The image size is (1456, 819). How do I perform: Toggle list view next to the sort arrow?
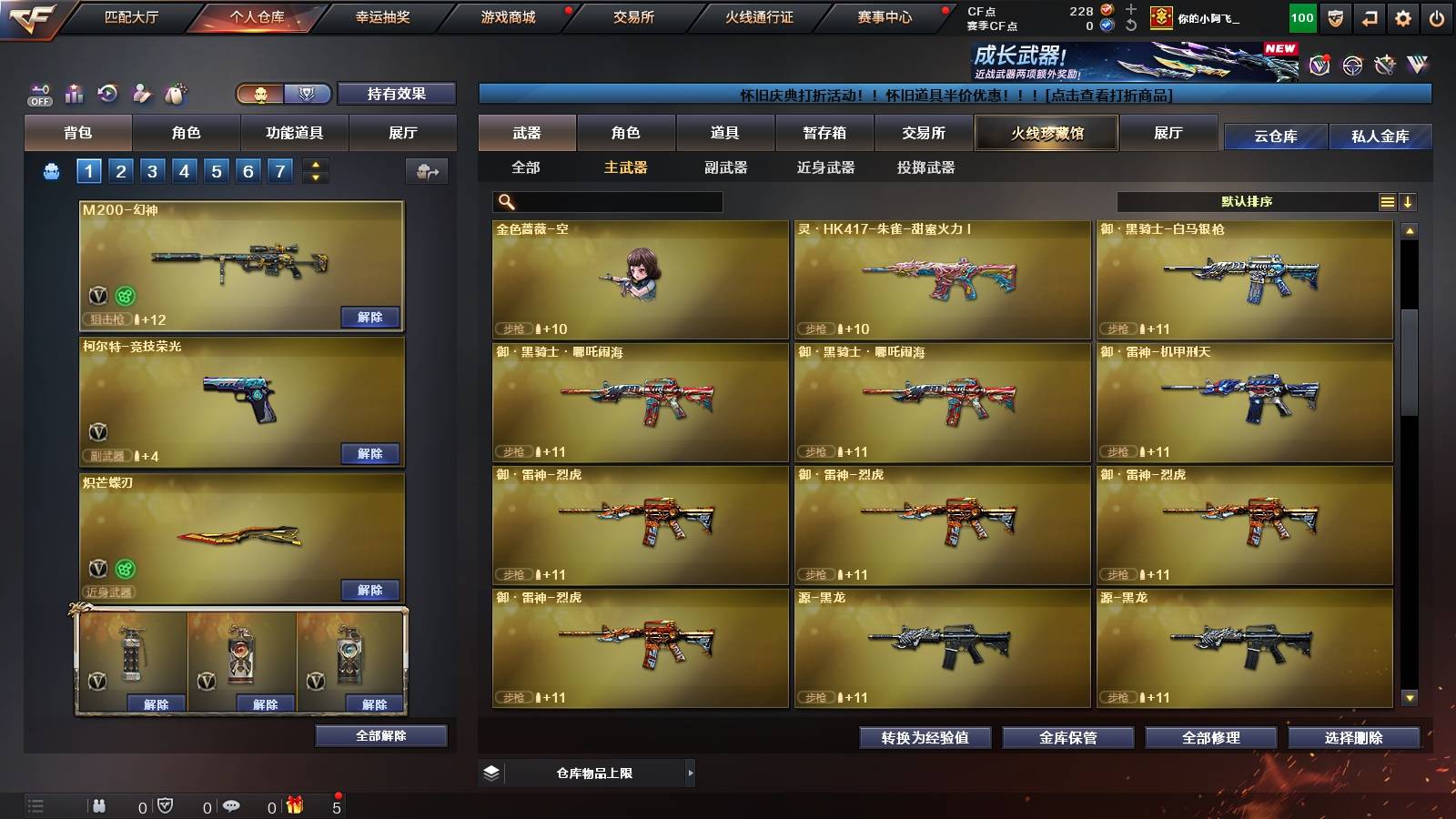click(x=1387, y=201)
